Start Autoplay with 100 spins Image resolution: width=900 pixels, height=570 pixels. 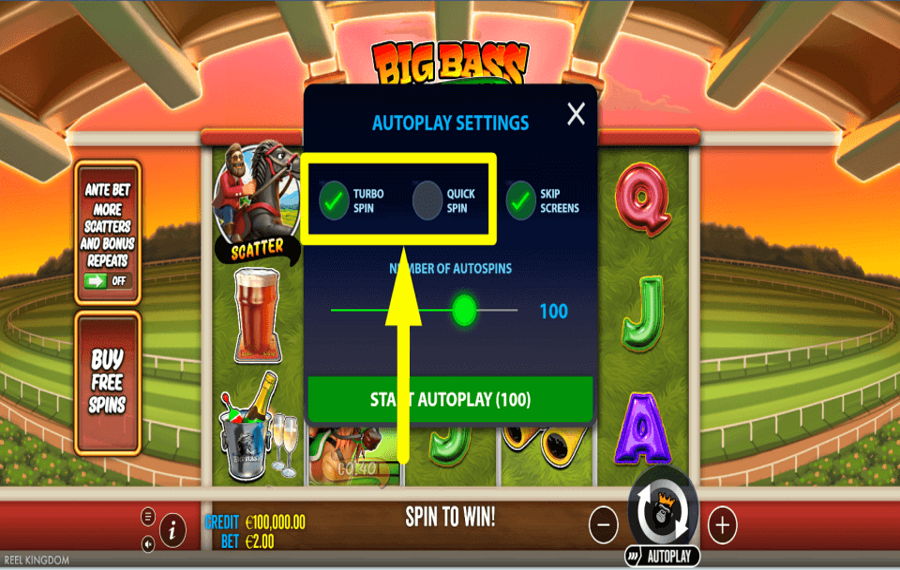click(450, 399)
